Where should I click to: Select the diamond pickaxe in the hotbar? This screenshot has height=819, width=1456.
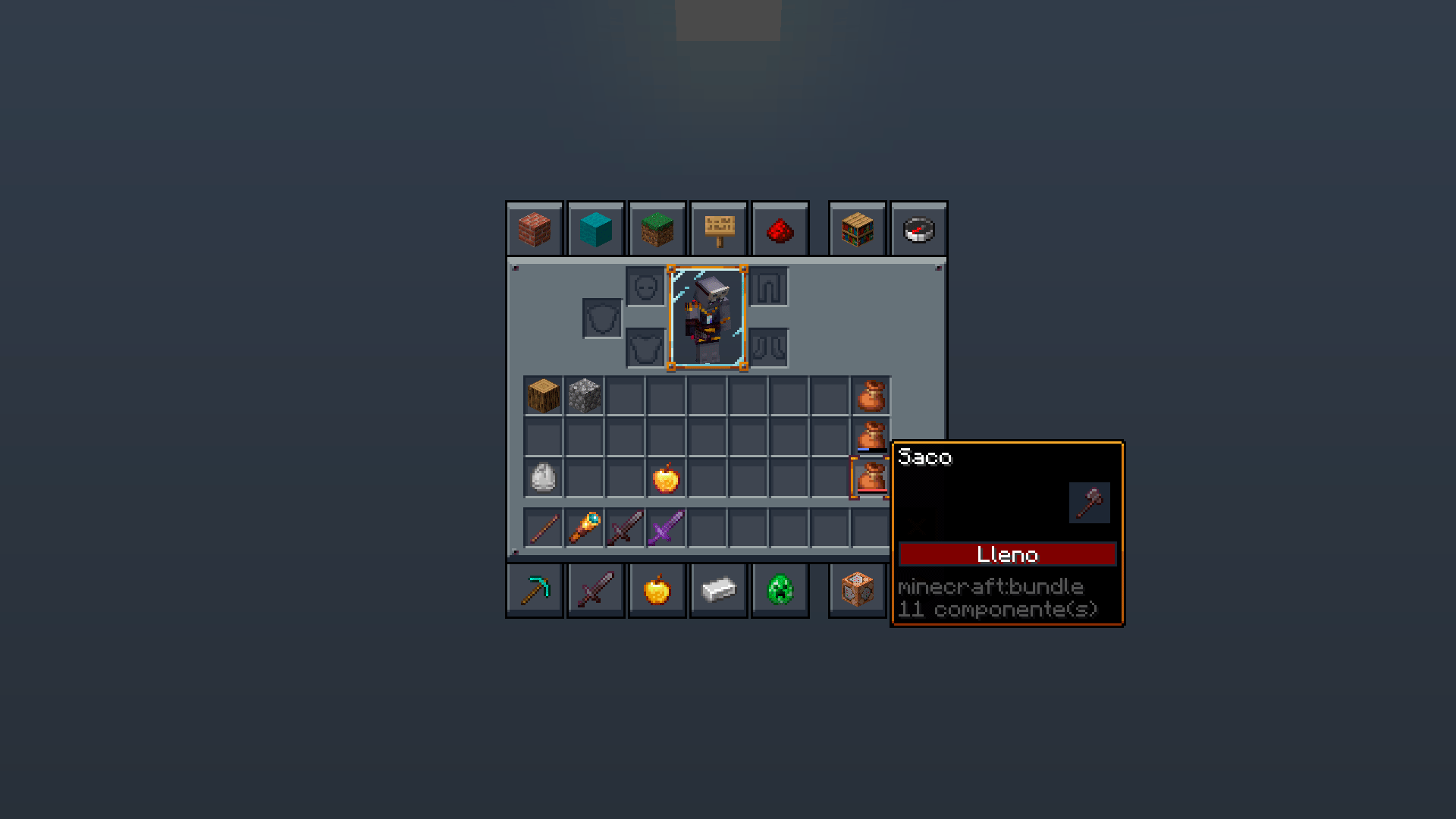pos(534,590)
